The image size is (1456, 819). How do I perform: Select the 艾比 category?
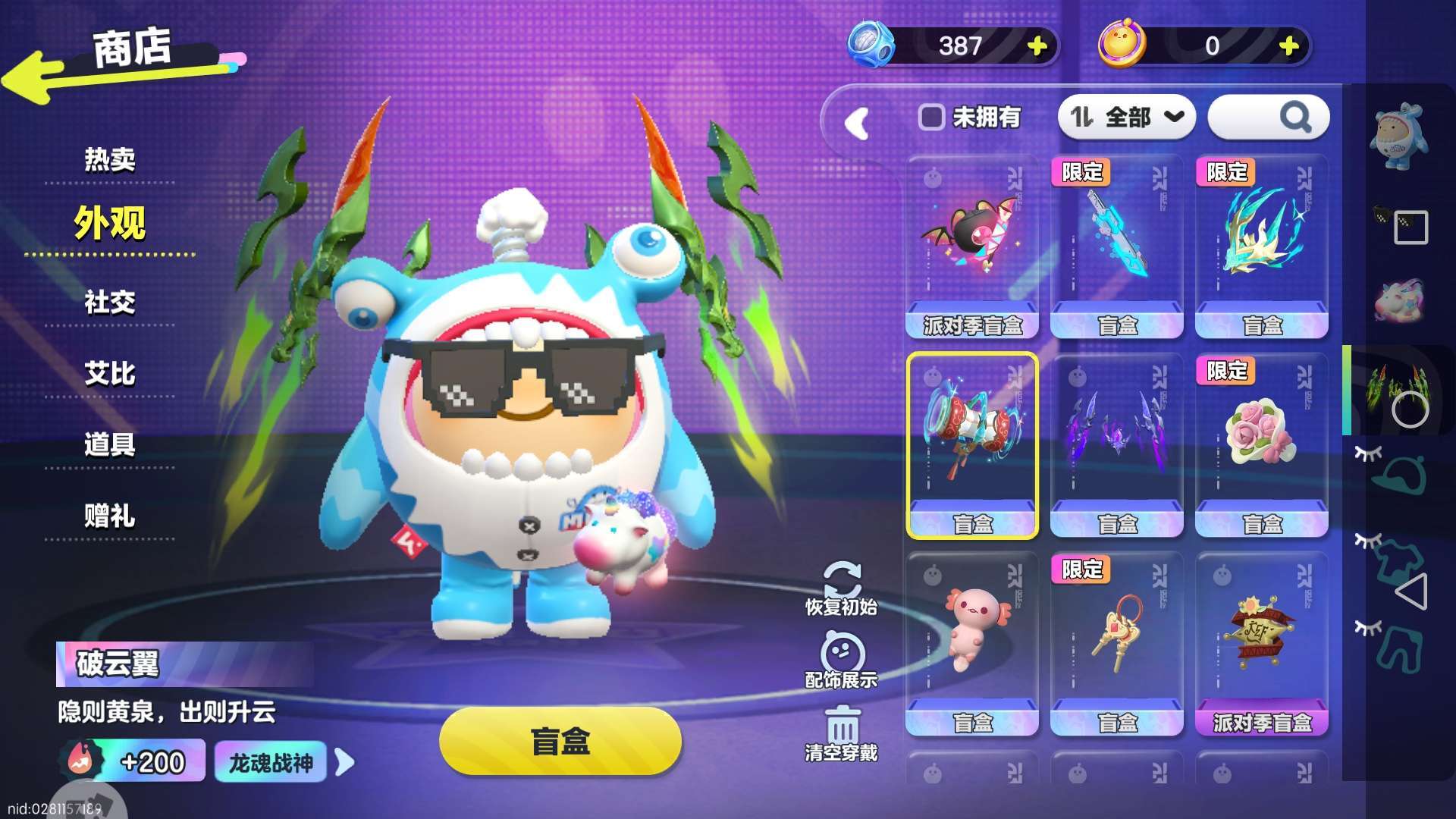coord(110,374)
